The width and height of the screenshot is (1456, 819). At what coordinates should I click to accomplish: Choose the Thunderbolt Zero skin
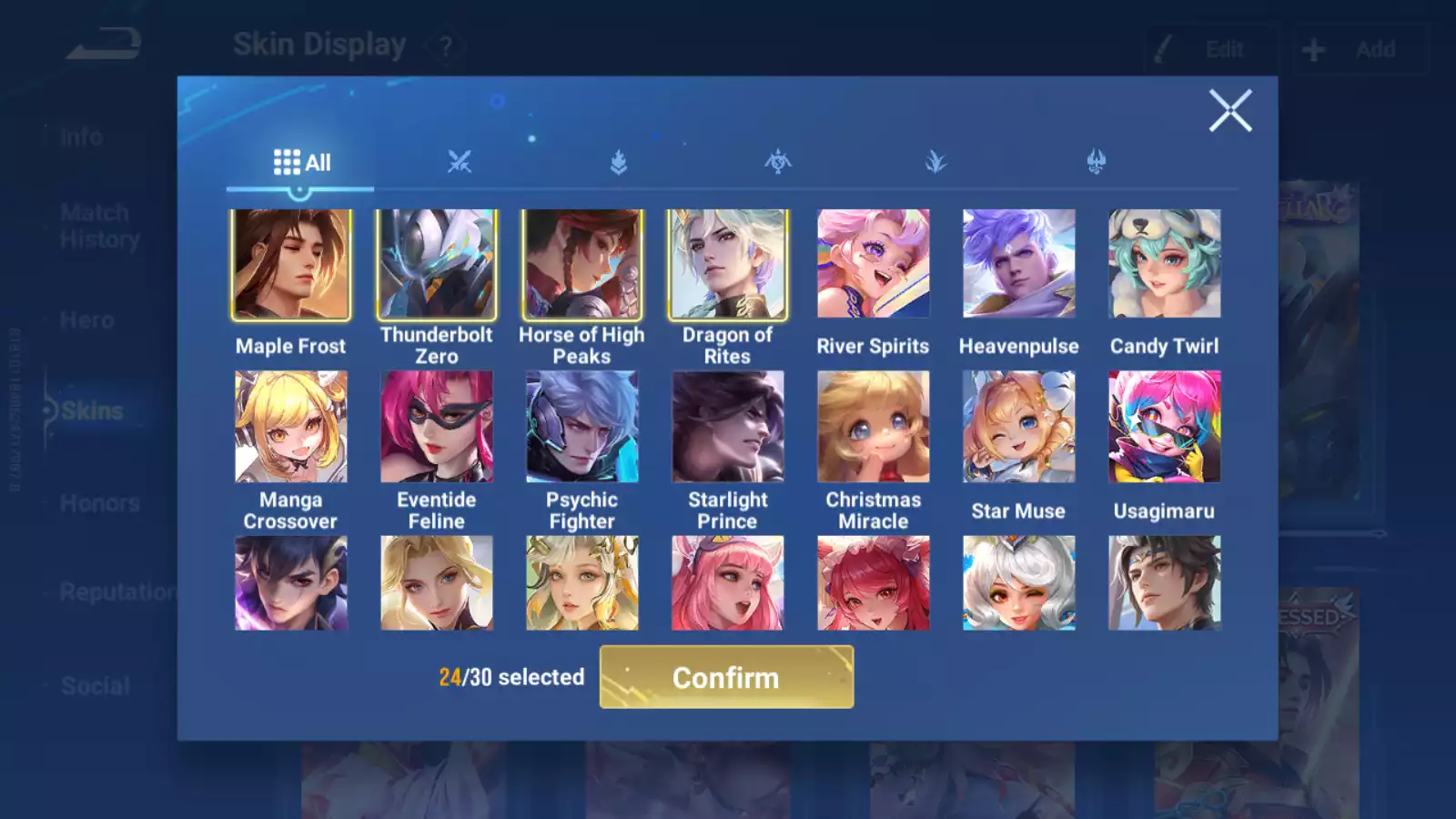[x=437, y=265]
